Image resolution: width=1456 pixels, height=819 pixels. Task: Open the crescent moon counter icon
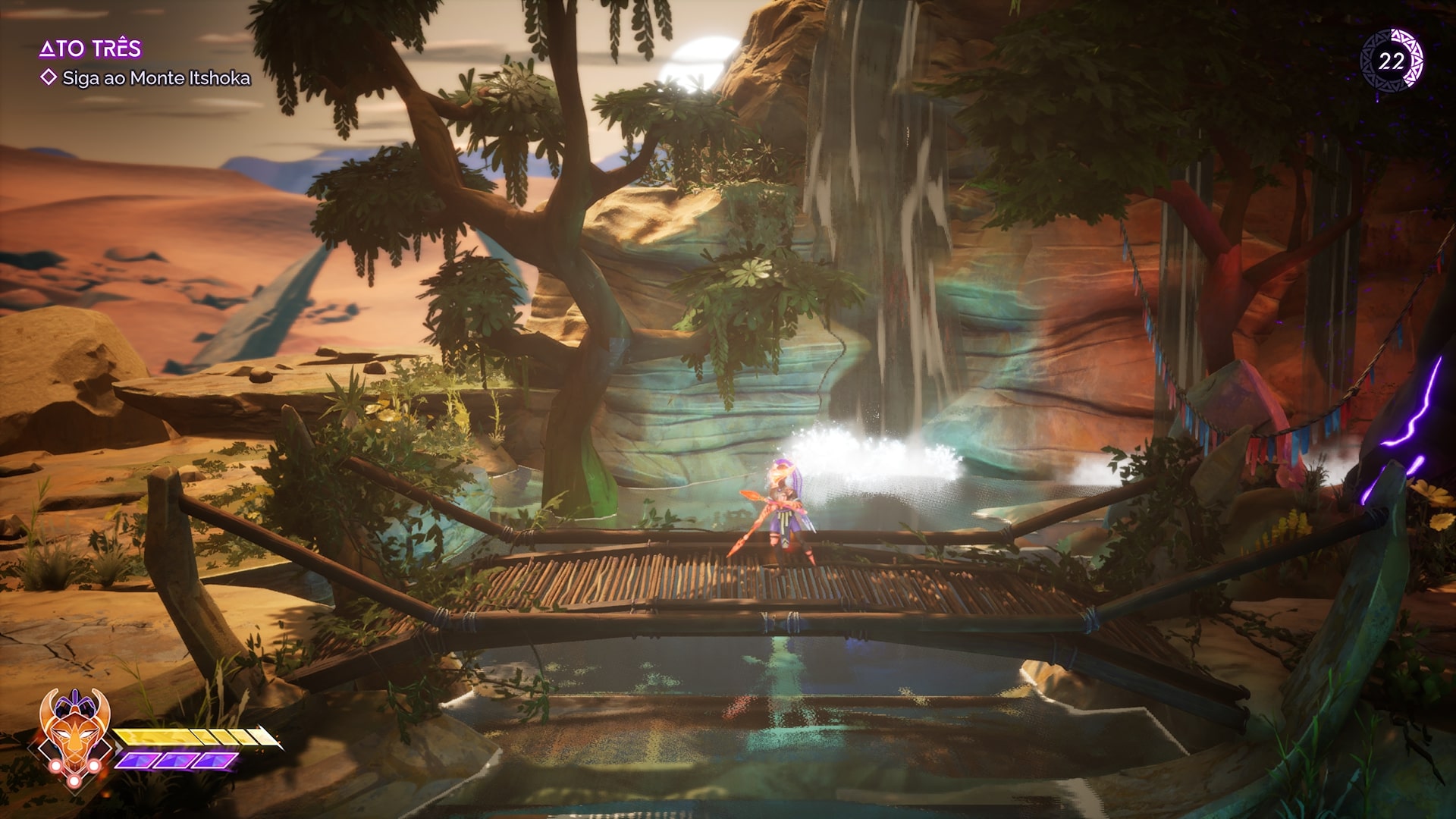(x=1392, y=61)
